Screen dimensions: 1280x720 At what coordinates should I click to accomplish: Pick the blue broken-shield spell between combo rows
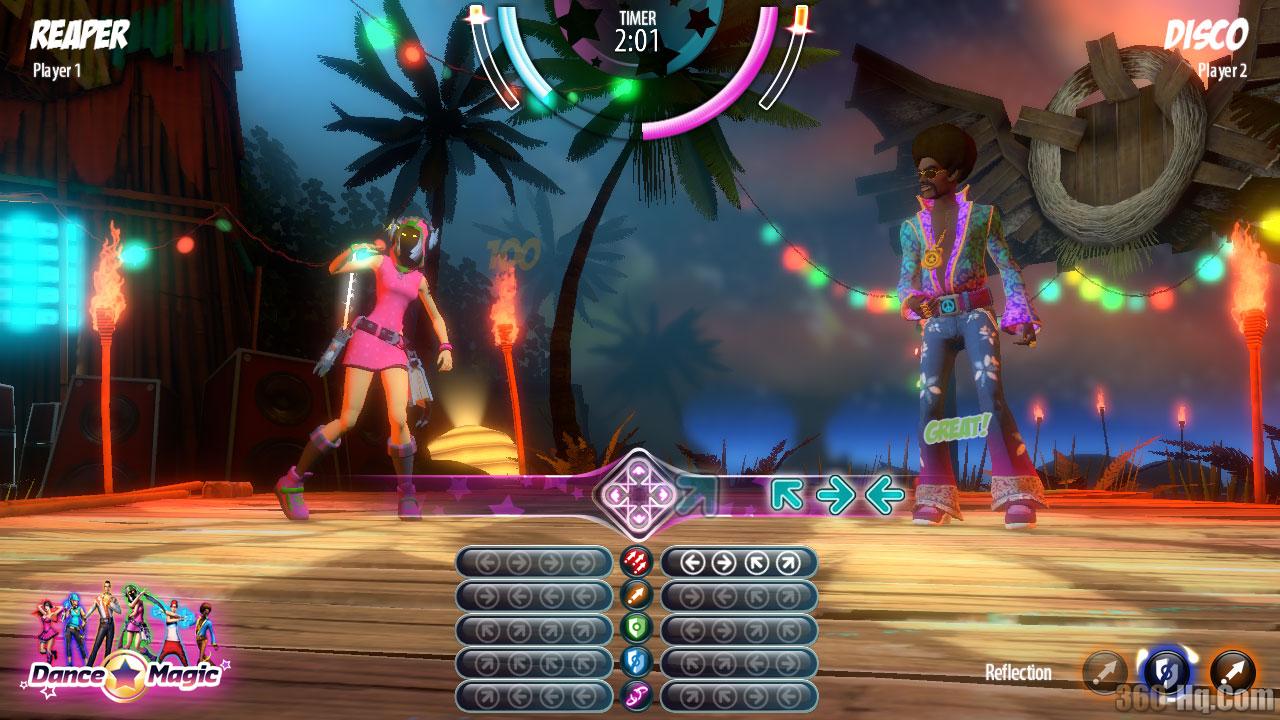click(636, 662)
